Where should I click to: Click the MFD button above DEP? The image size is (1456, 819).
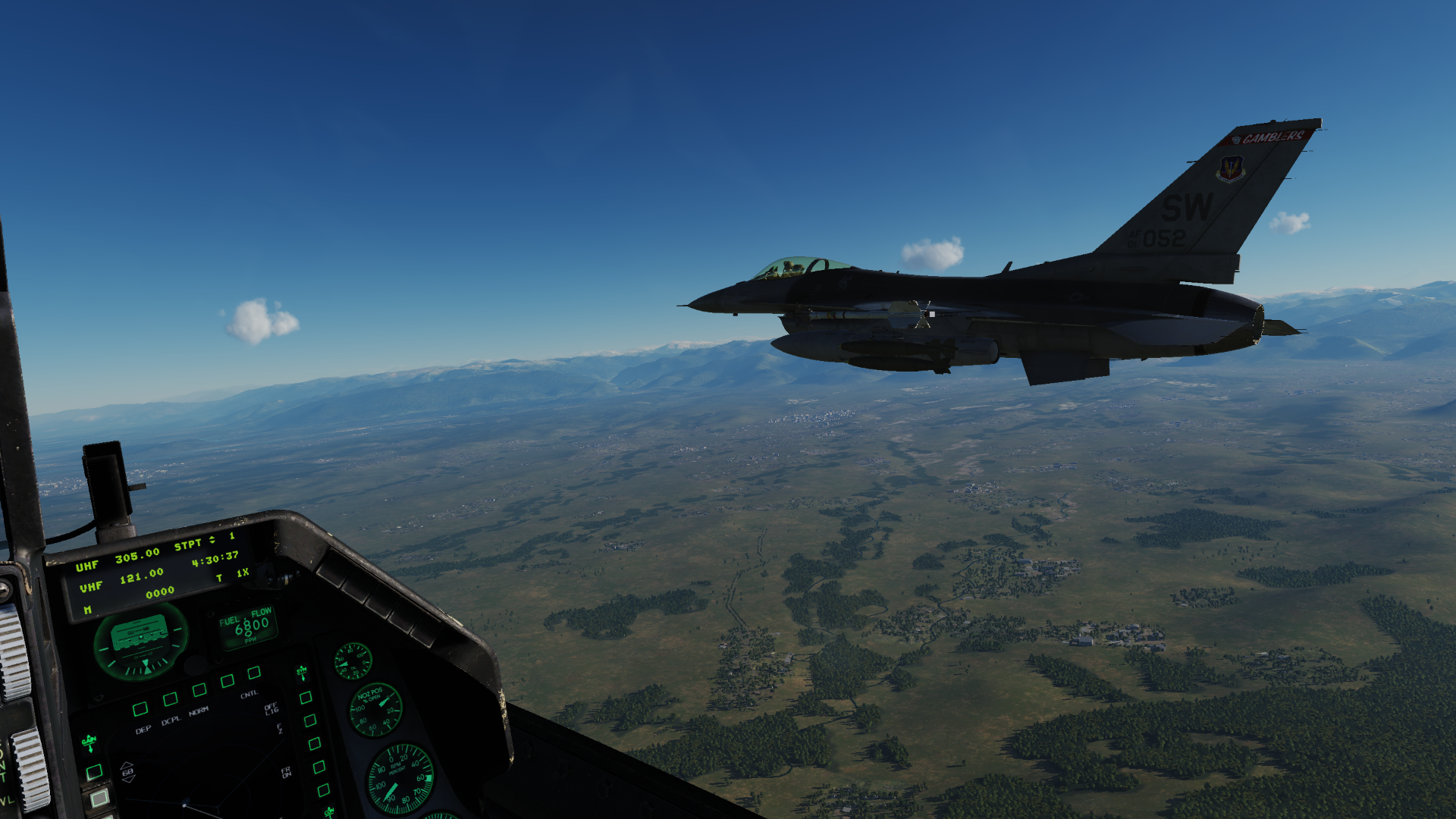coord(140,709)
